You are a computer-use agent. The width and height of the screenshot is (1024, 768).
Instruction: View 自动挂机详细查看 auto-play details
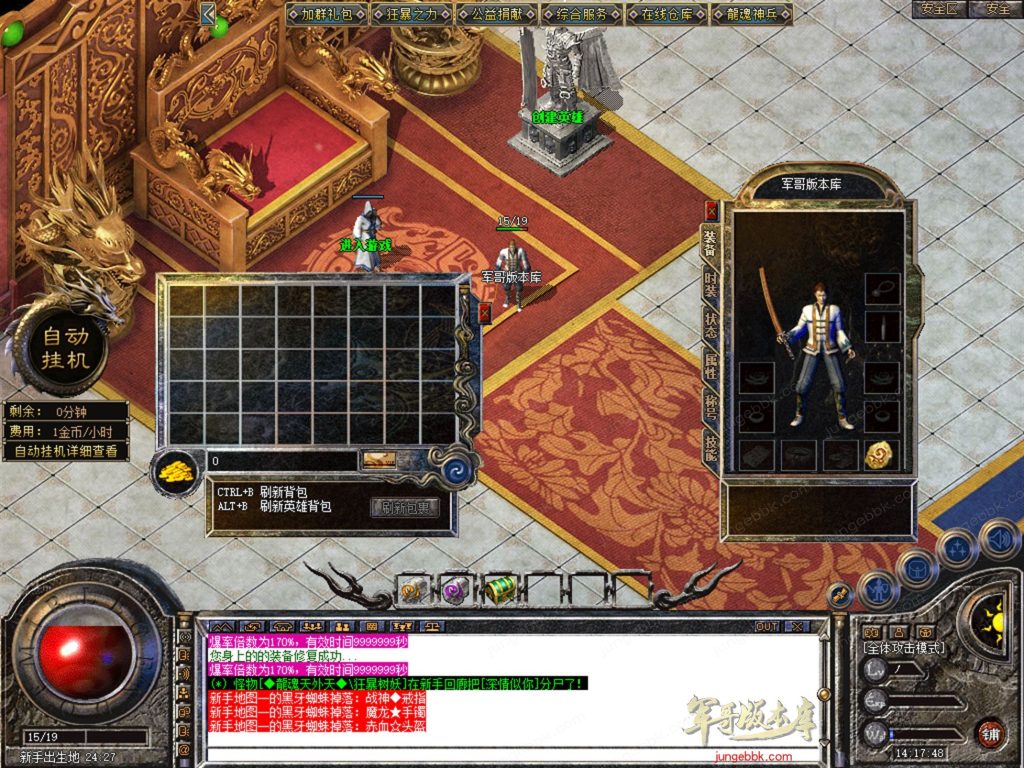coord(66,451)
